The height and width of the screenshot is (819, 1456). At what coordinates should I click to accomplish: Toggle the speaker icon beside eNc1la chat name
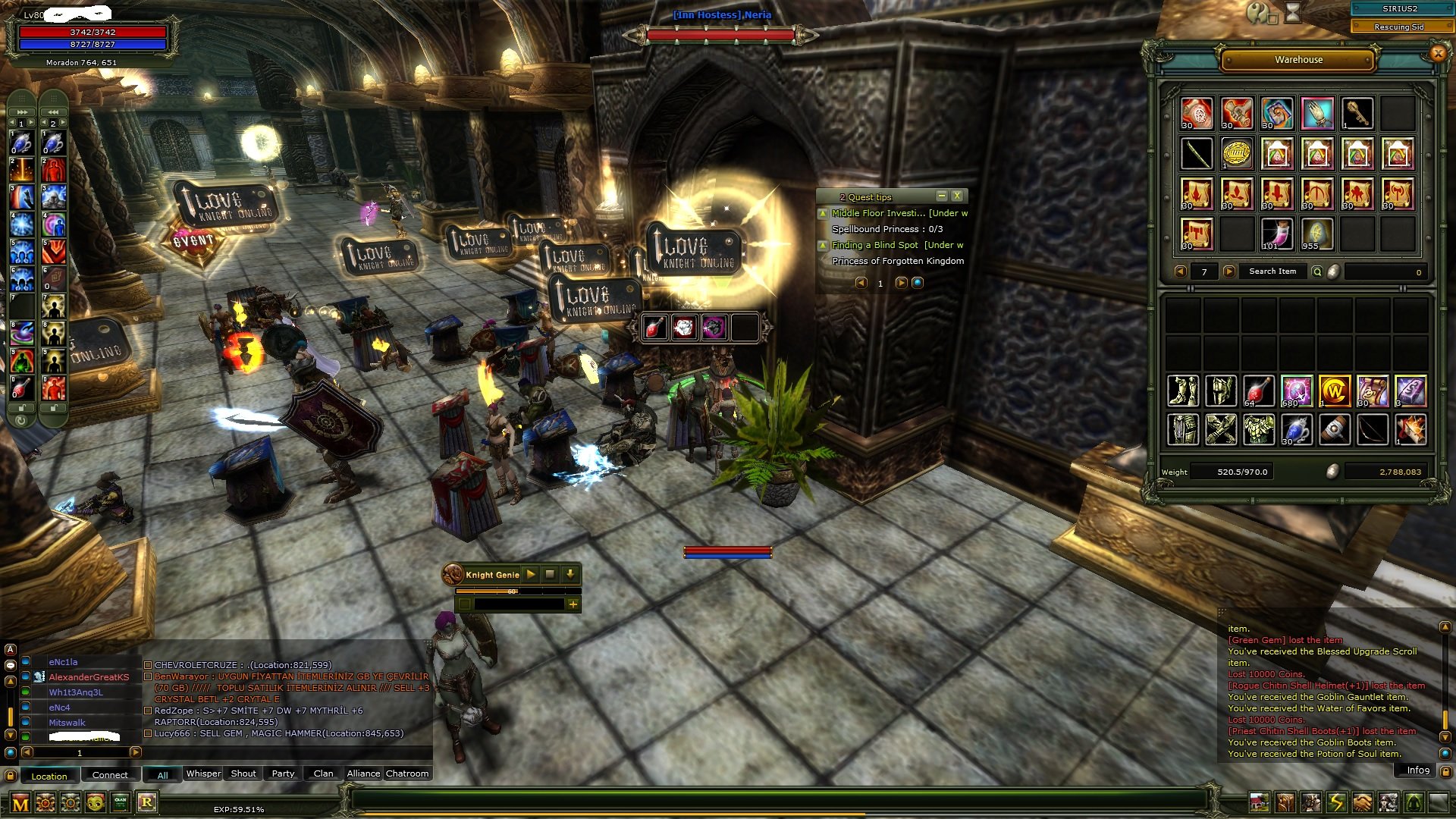click(x=26, y=662)
